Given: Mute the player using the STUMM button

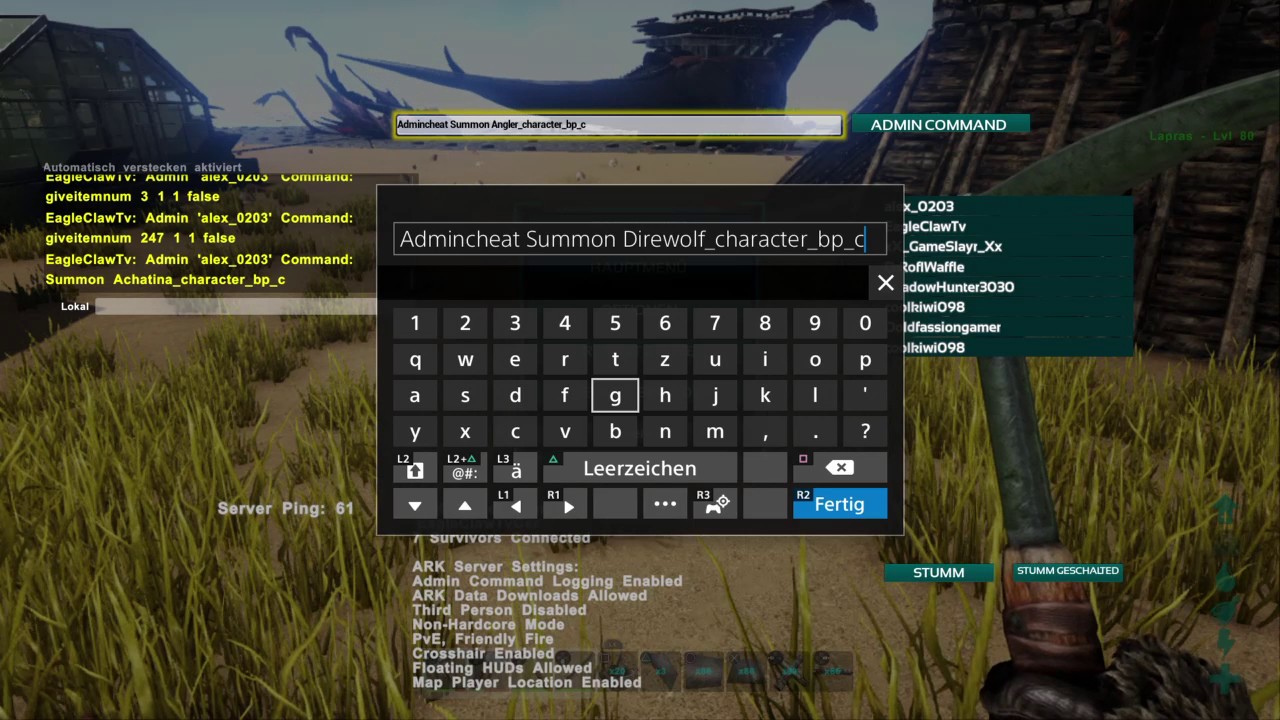Looking at the screenshot, I should 938,572.
